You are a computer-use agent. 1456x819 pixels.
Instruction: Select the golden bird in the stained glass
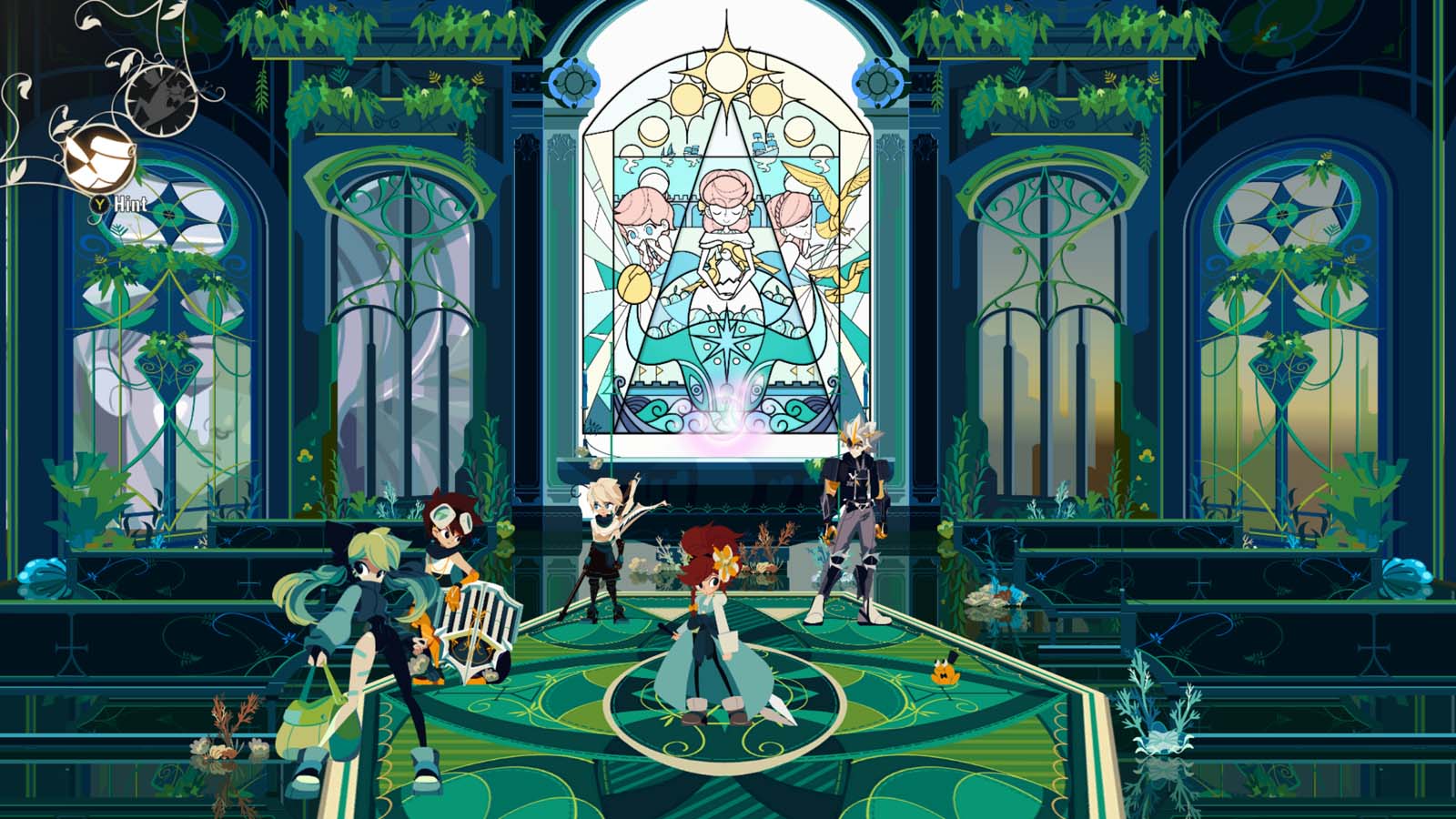833,209
